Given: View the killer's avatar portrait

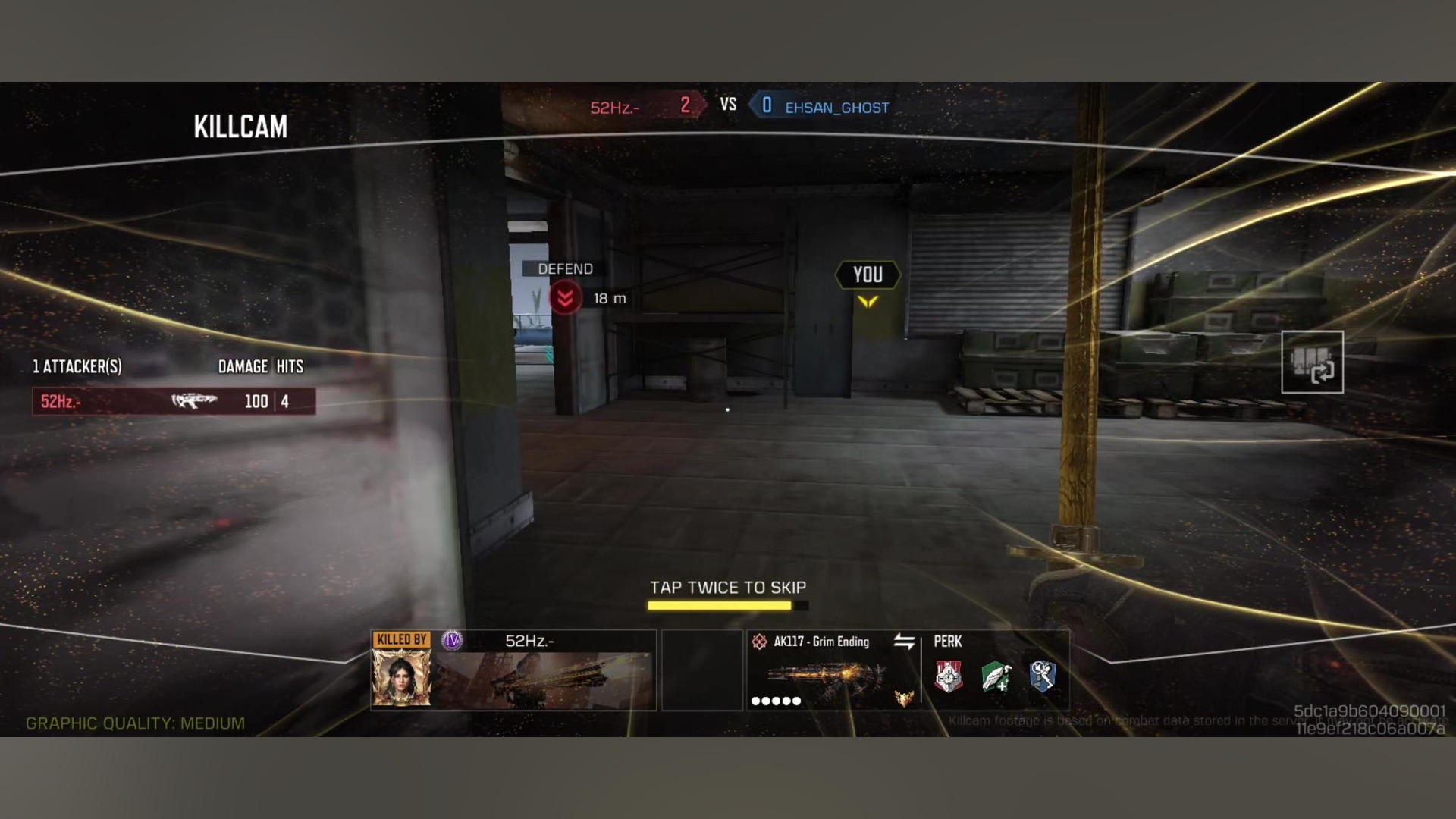Looking at the screenshot, I should [x=401, y=678].
